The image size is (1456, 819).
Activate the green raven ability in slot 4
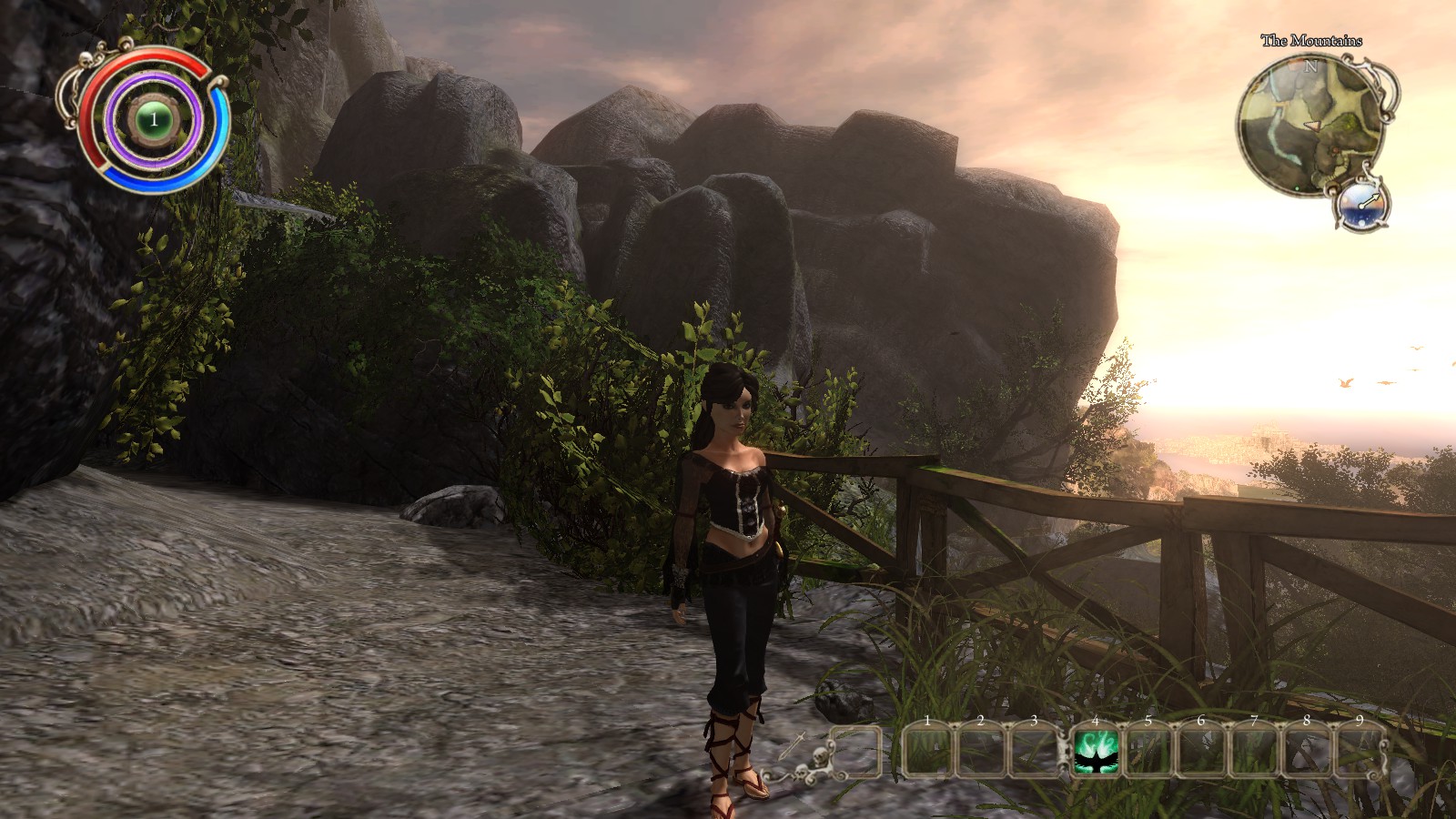pyautogui.click(x=1095, y=753)
